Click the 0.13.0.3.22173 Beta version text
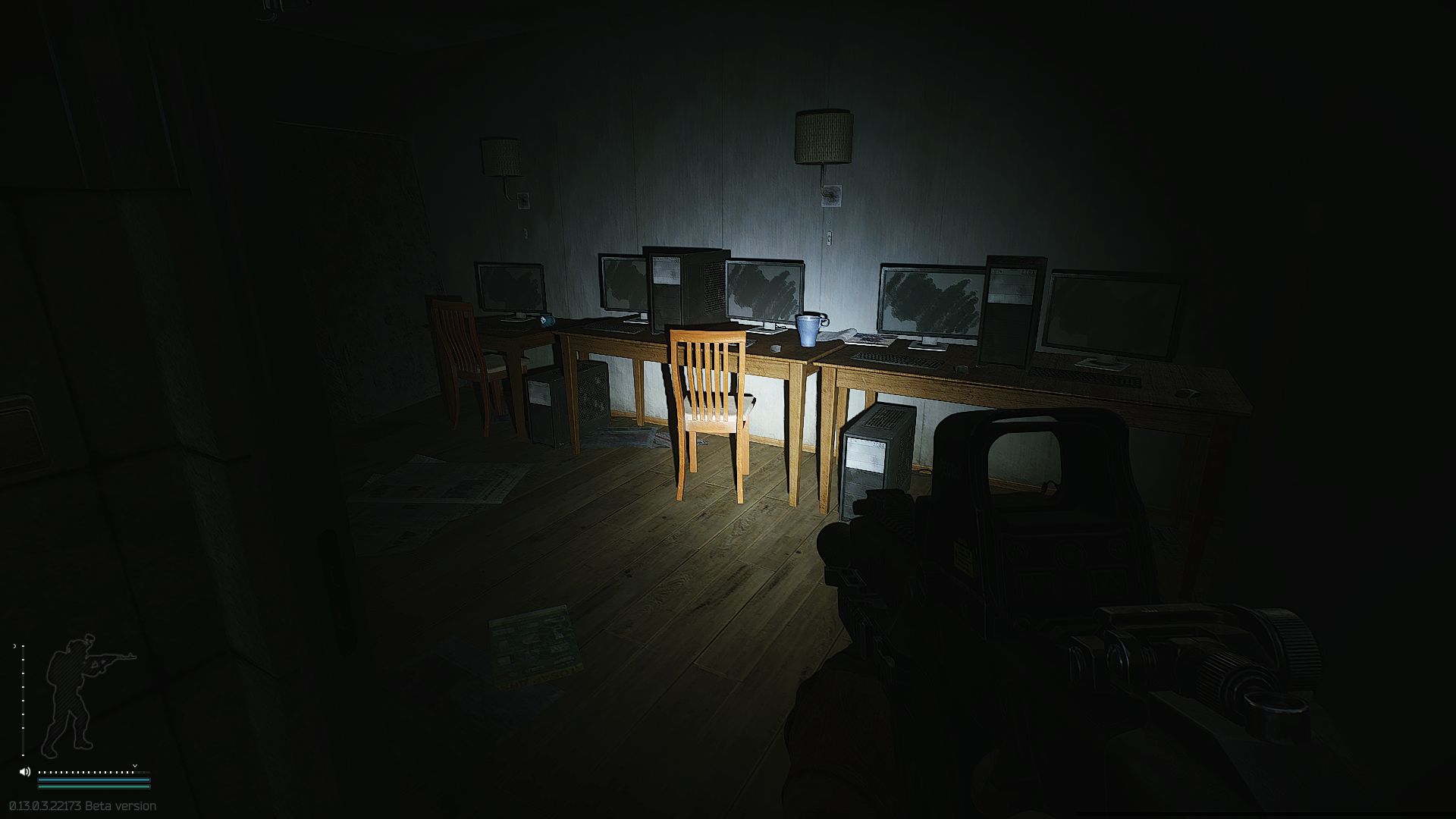The image size is (1456, 819). (x=80, y=806)
